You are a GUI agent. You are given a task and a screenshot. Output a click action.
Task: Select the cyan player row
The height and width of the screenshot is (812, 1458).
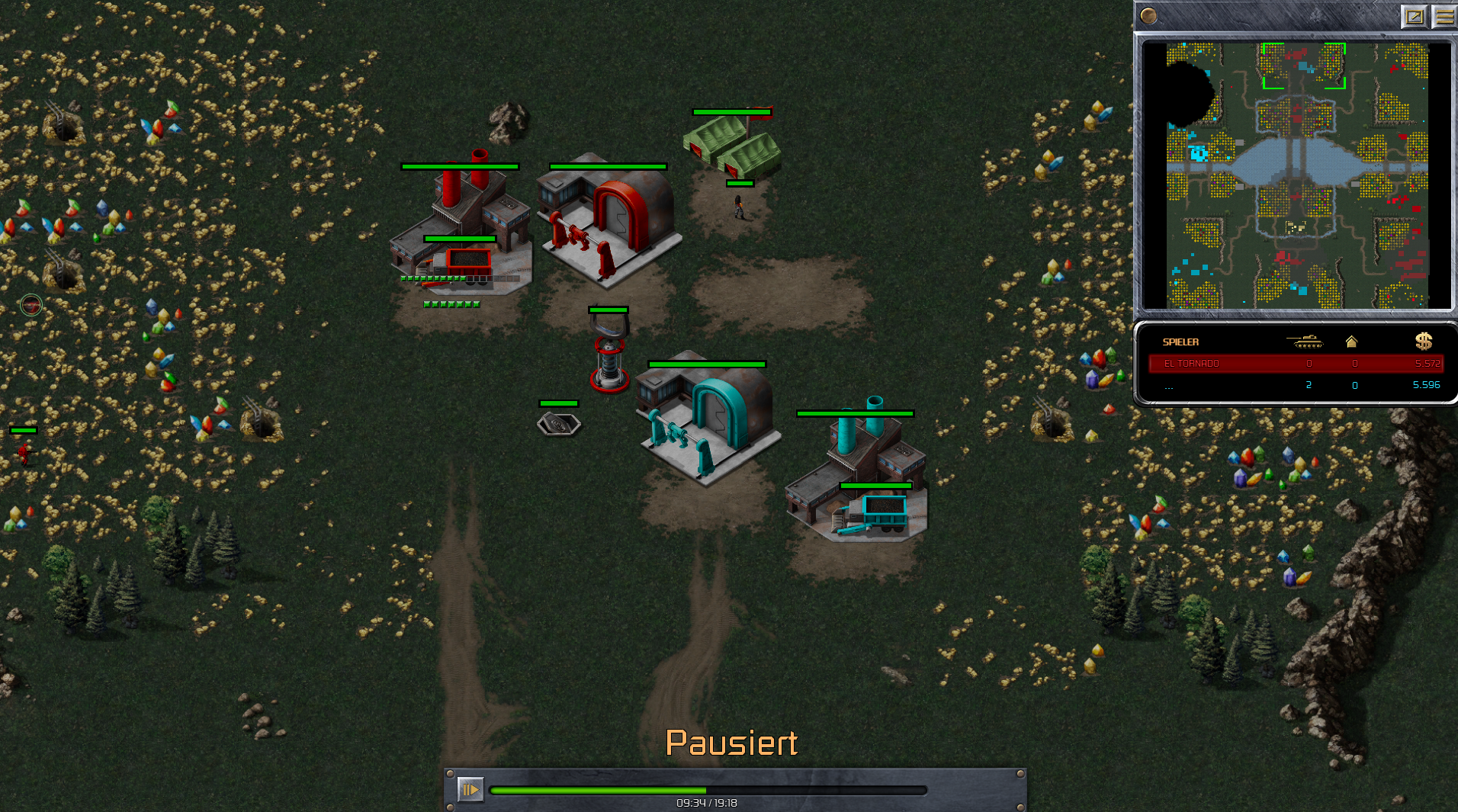(1296, 385)
